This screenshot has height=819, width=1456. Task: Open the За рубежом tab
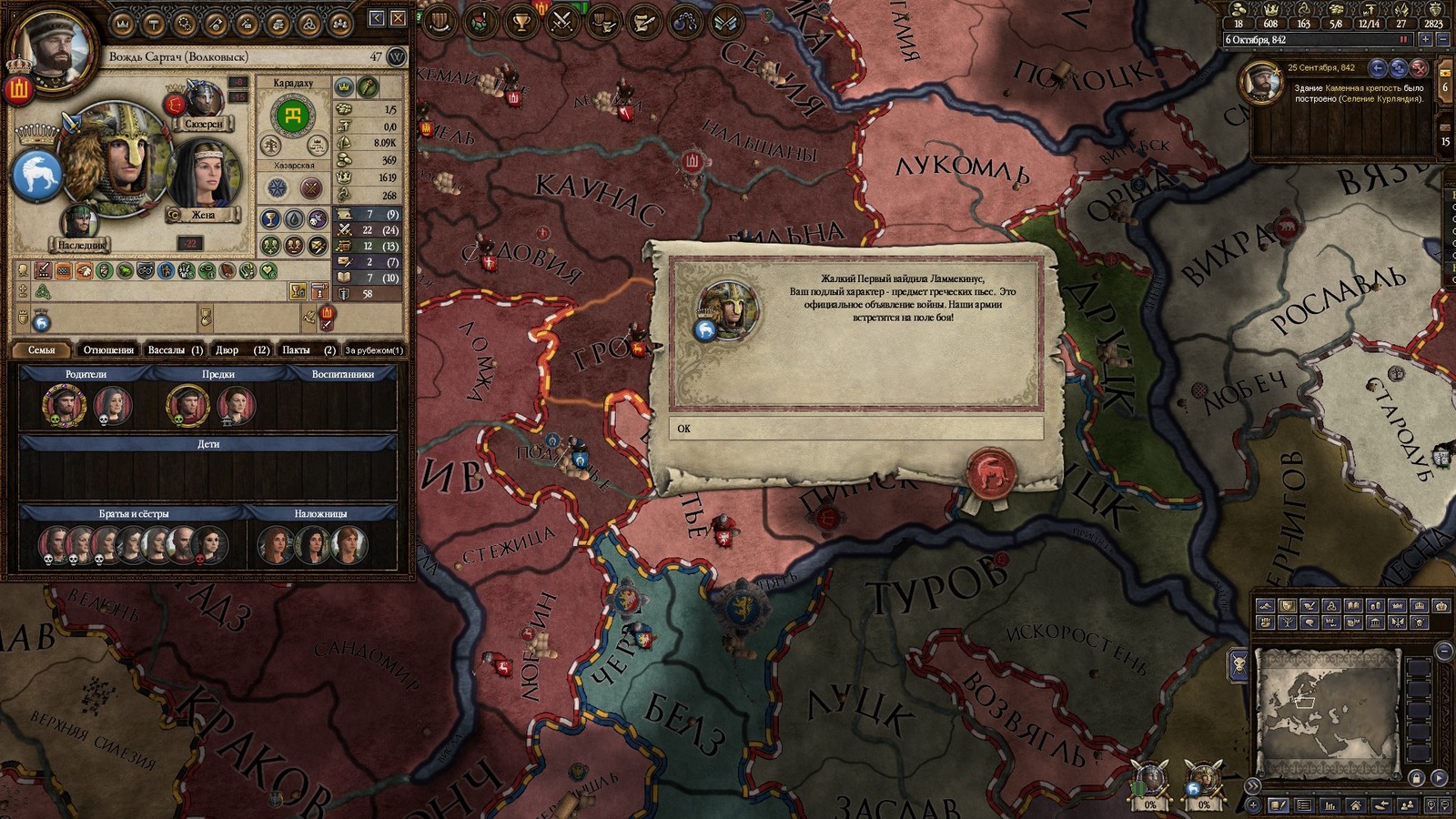(374, 349)
